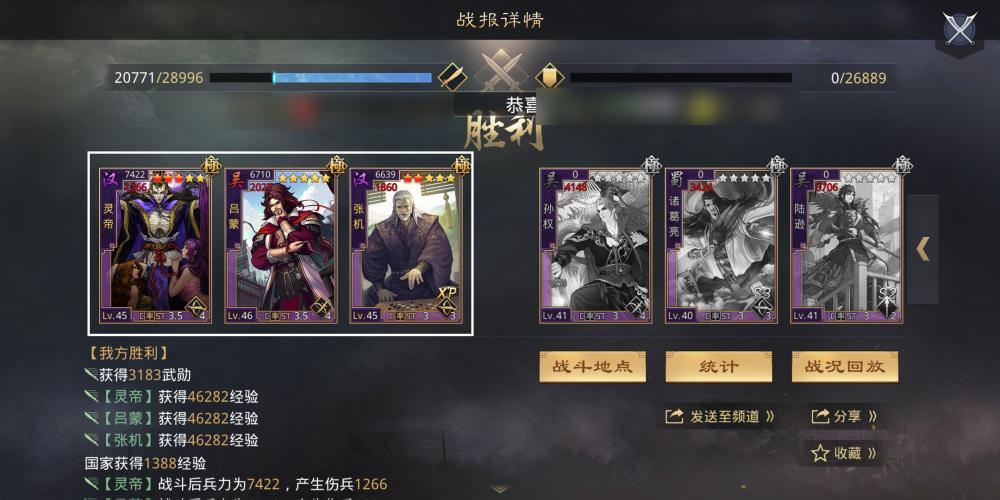The width and height of the screenshot is (1000, 500).
Task: Open the 统计 statistics view
Action: 718,366
